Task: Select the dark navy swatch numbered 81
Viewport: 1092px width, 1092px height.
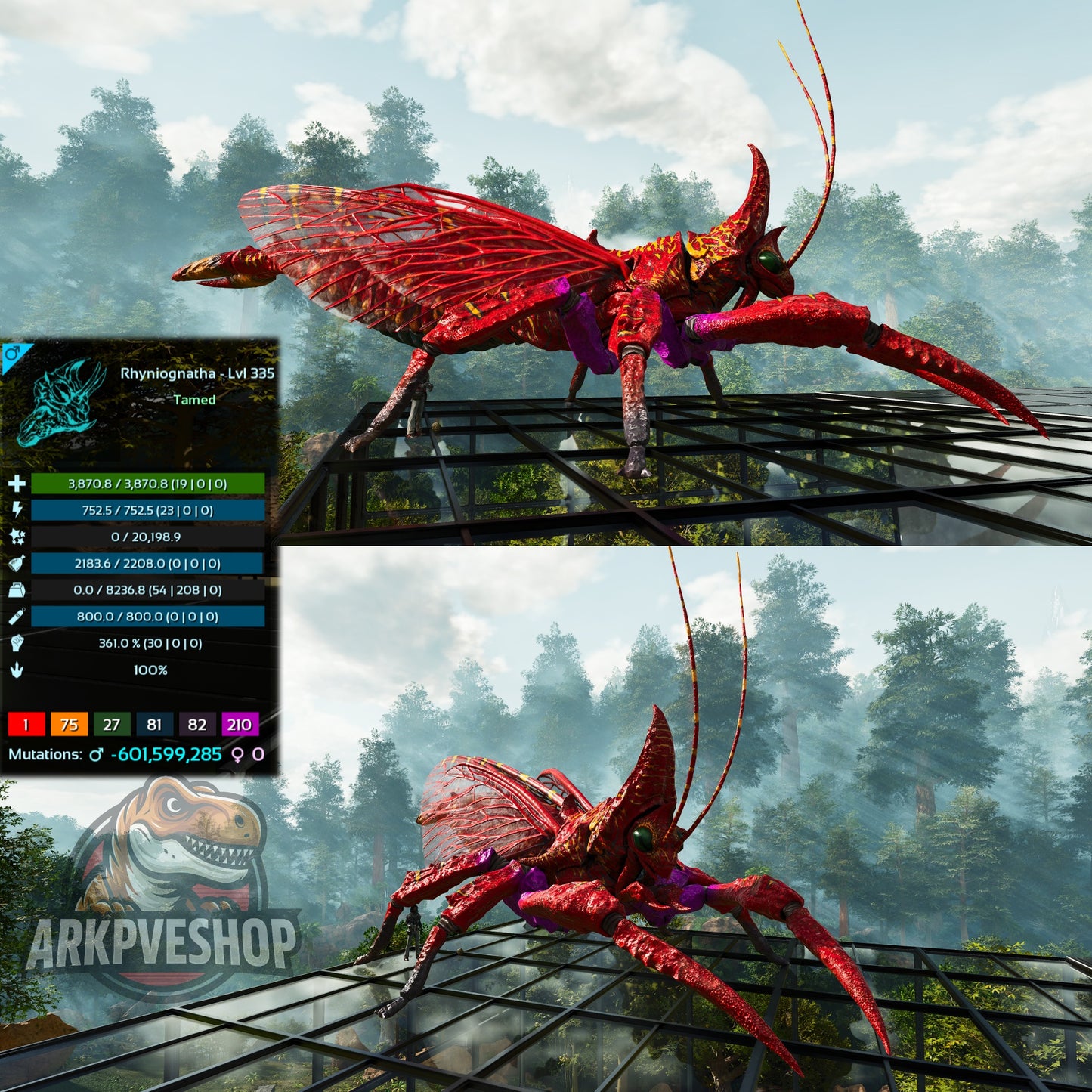Action: coord(154,725)
